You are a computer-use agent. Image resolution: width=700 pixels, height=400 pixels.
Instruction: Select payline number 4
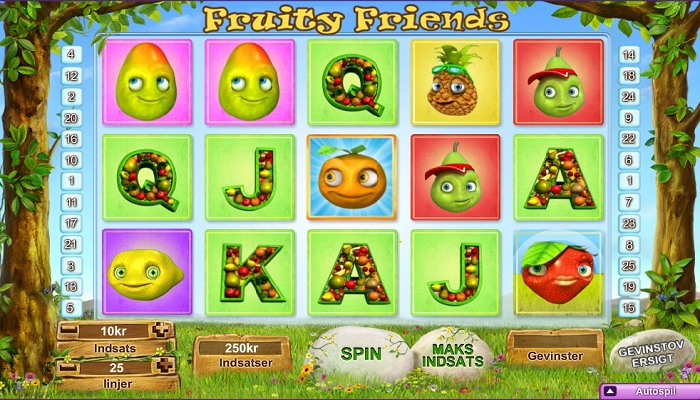click(x=72, y=55)
